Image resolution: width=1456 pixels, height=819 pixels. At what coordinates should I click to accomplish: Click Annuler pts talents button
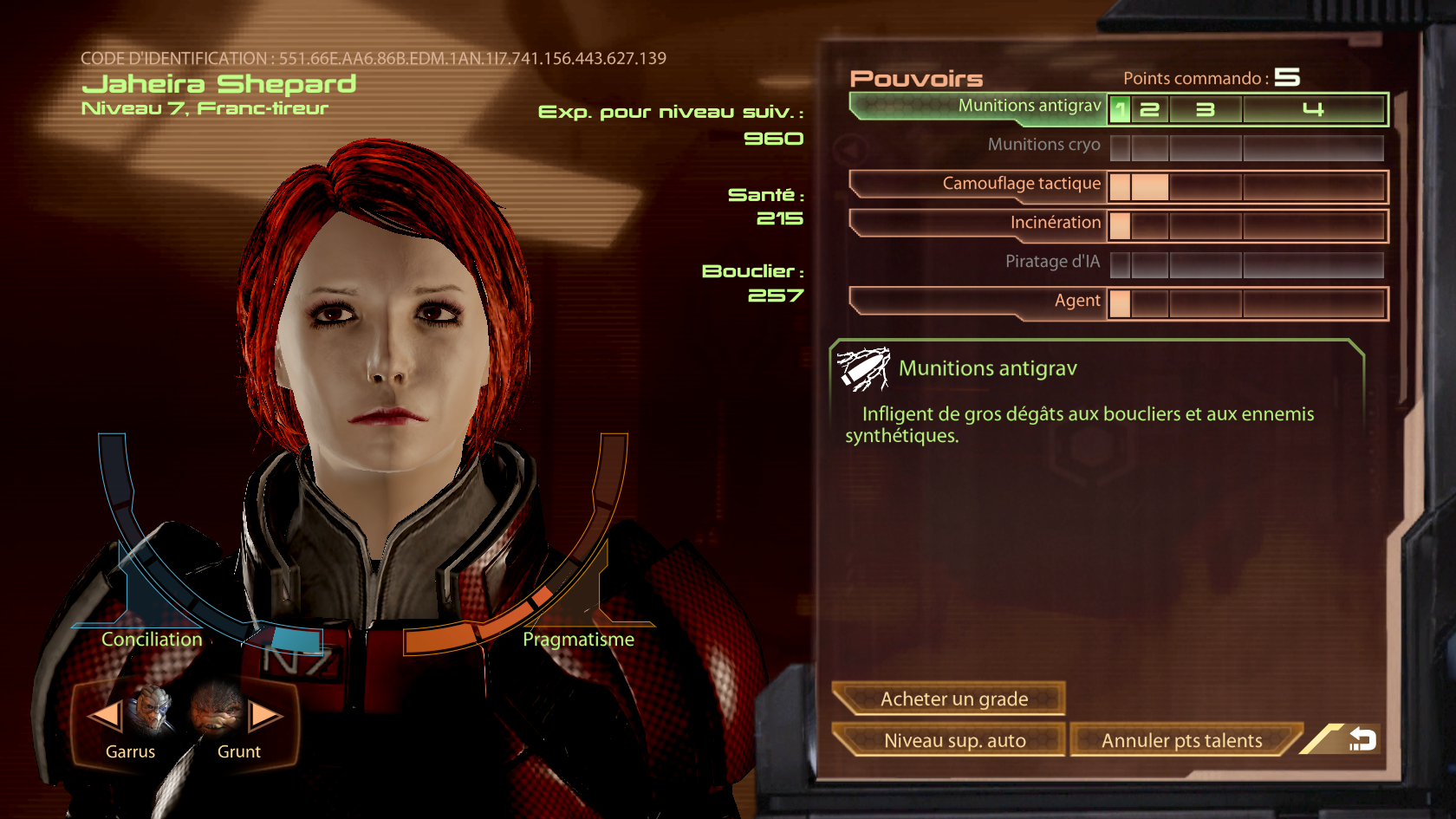(1182, 740)
